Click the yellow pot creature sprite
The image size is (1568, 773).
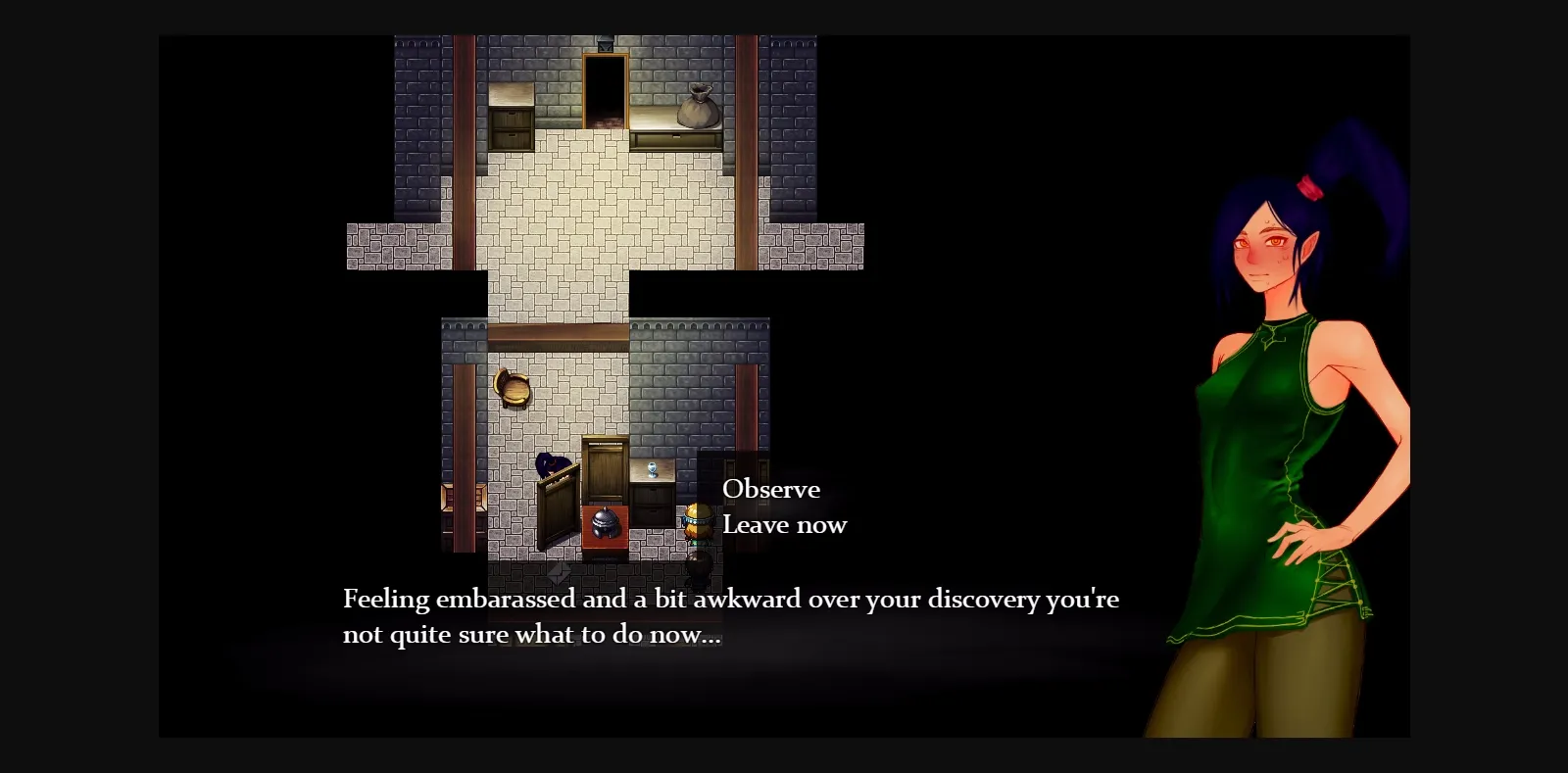pos(698,522)
